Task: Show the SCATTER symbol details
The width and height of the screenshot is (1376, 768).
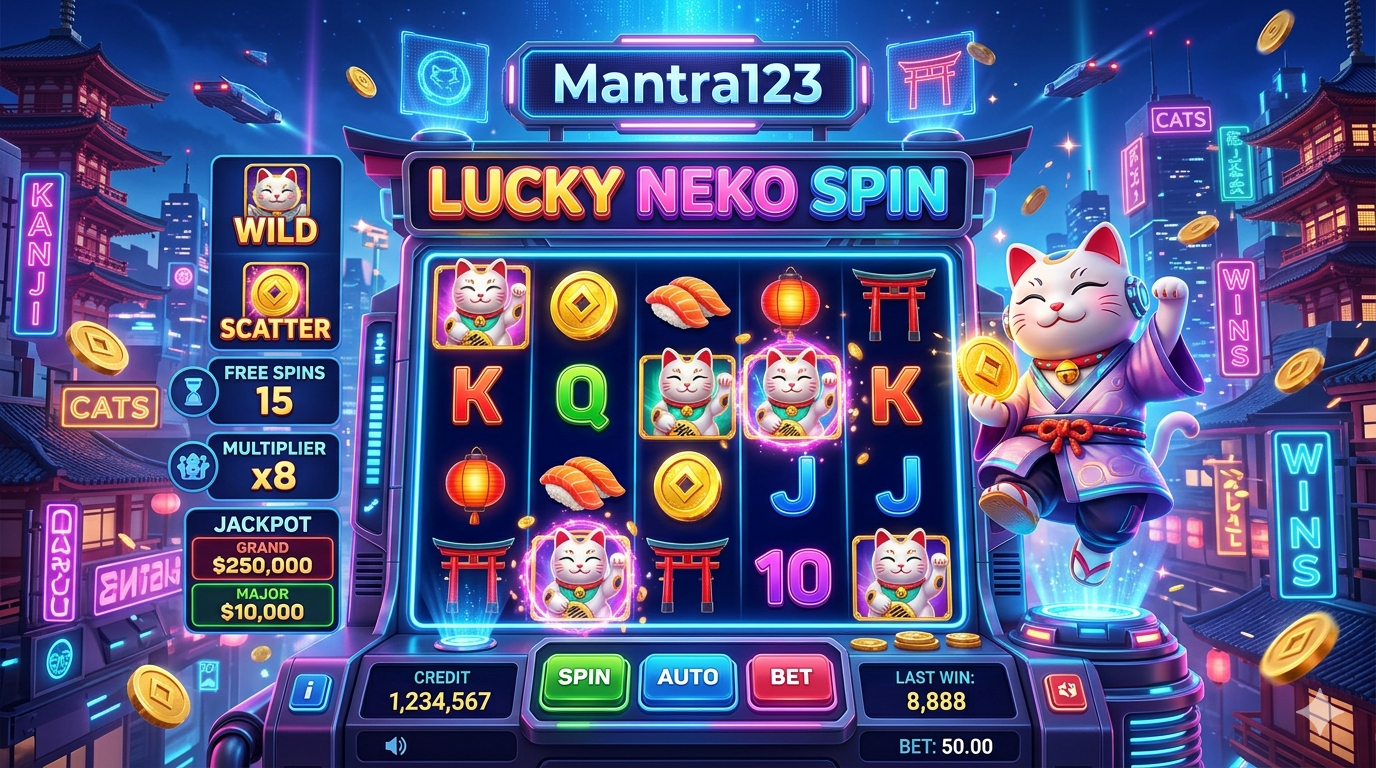Action: click(x=276, y=301)
